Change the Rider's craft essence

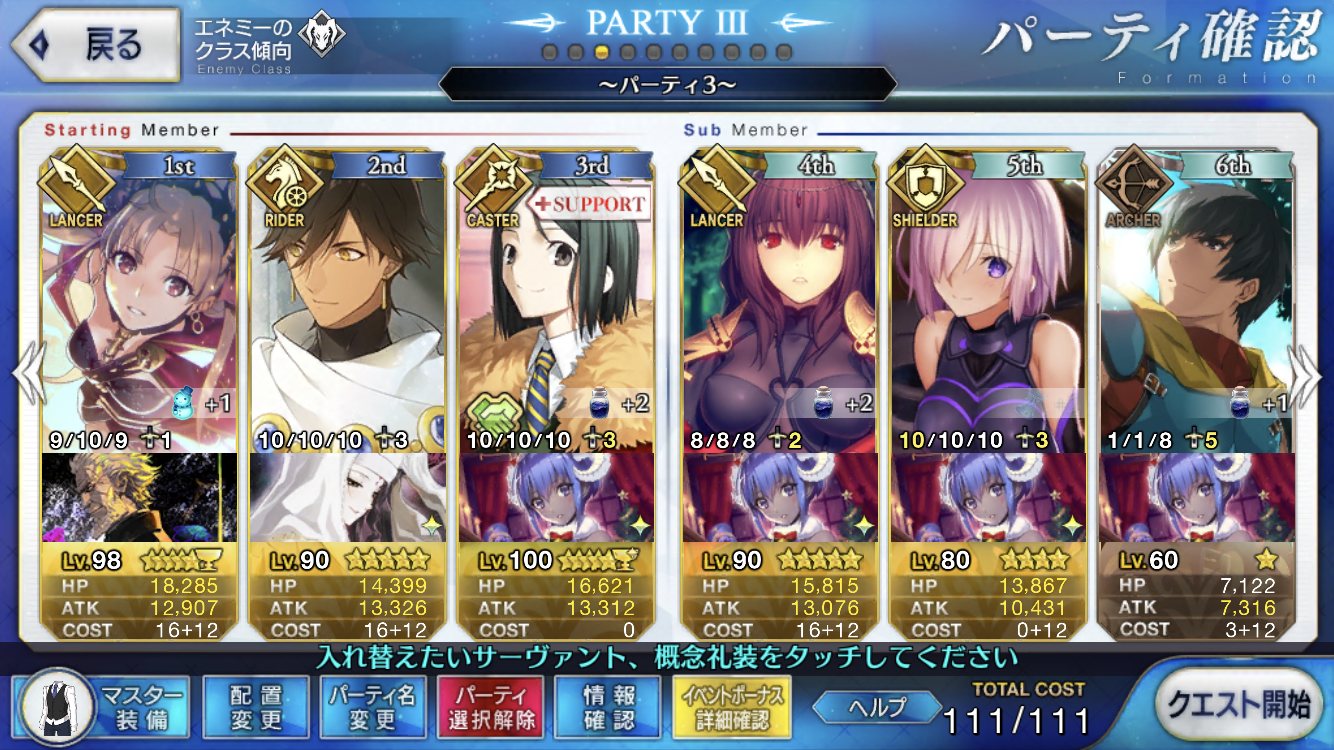(x=347, y=497)
